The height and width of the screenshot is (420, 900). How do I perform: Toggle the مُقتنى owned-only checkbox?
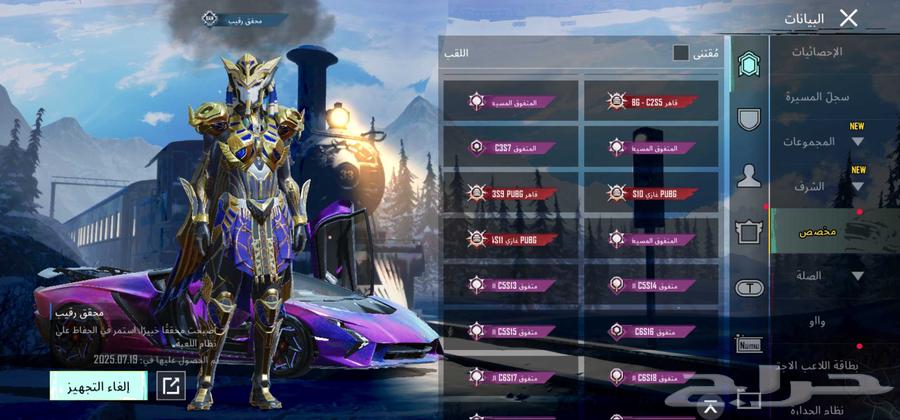(x=681, y=53)
